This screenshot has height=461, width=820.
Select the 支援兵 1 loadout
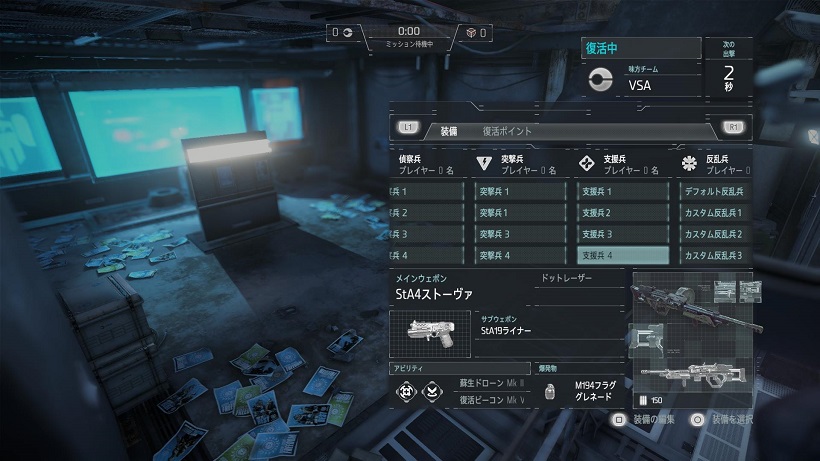click(x=622, y=191)
